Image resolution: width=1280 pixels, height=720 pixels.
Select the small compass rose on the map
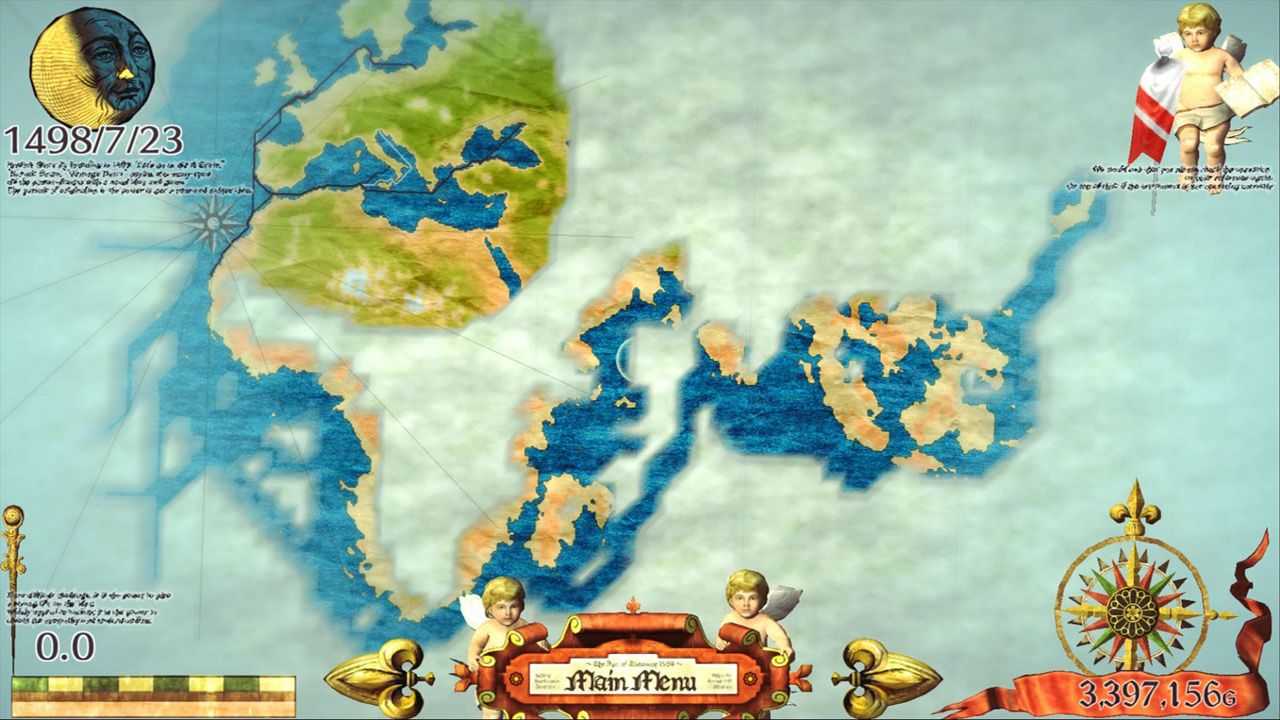tap(211, 220)
